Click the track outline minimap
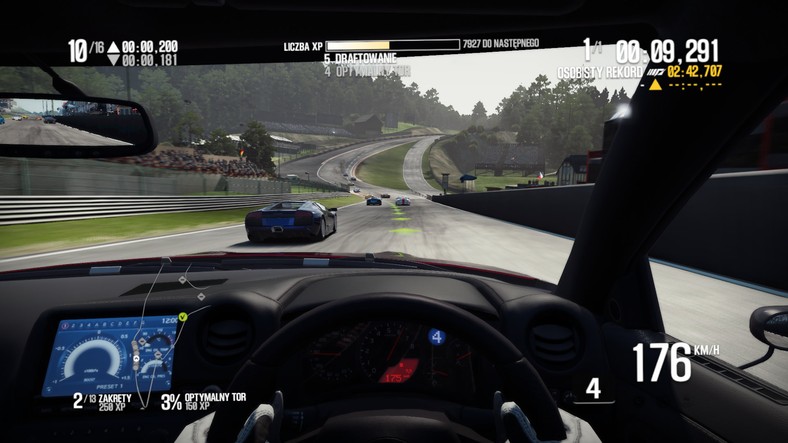The width and height of the screenshot is (788, 443). point(150,330)
